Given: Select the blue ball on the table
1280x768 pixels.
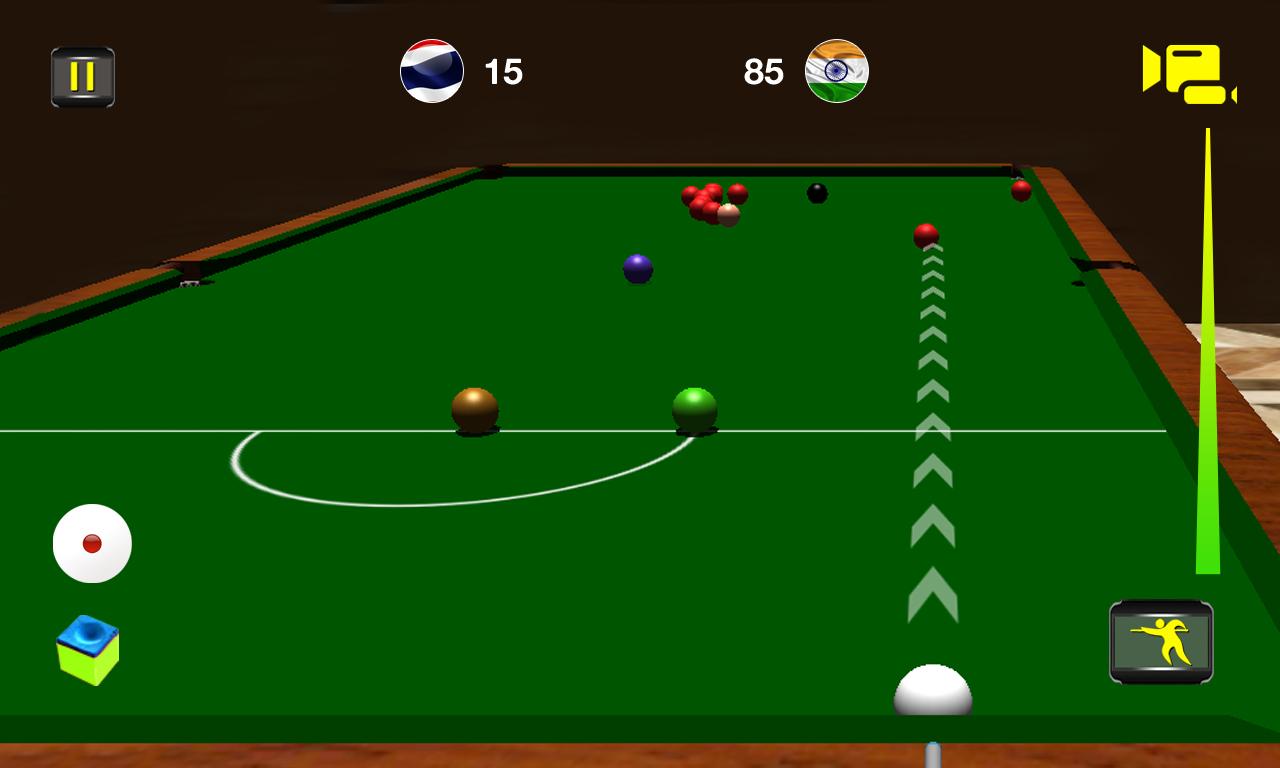Looking at the screenshot, I should [638, 268].
